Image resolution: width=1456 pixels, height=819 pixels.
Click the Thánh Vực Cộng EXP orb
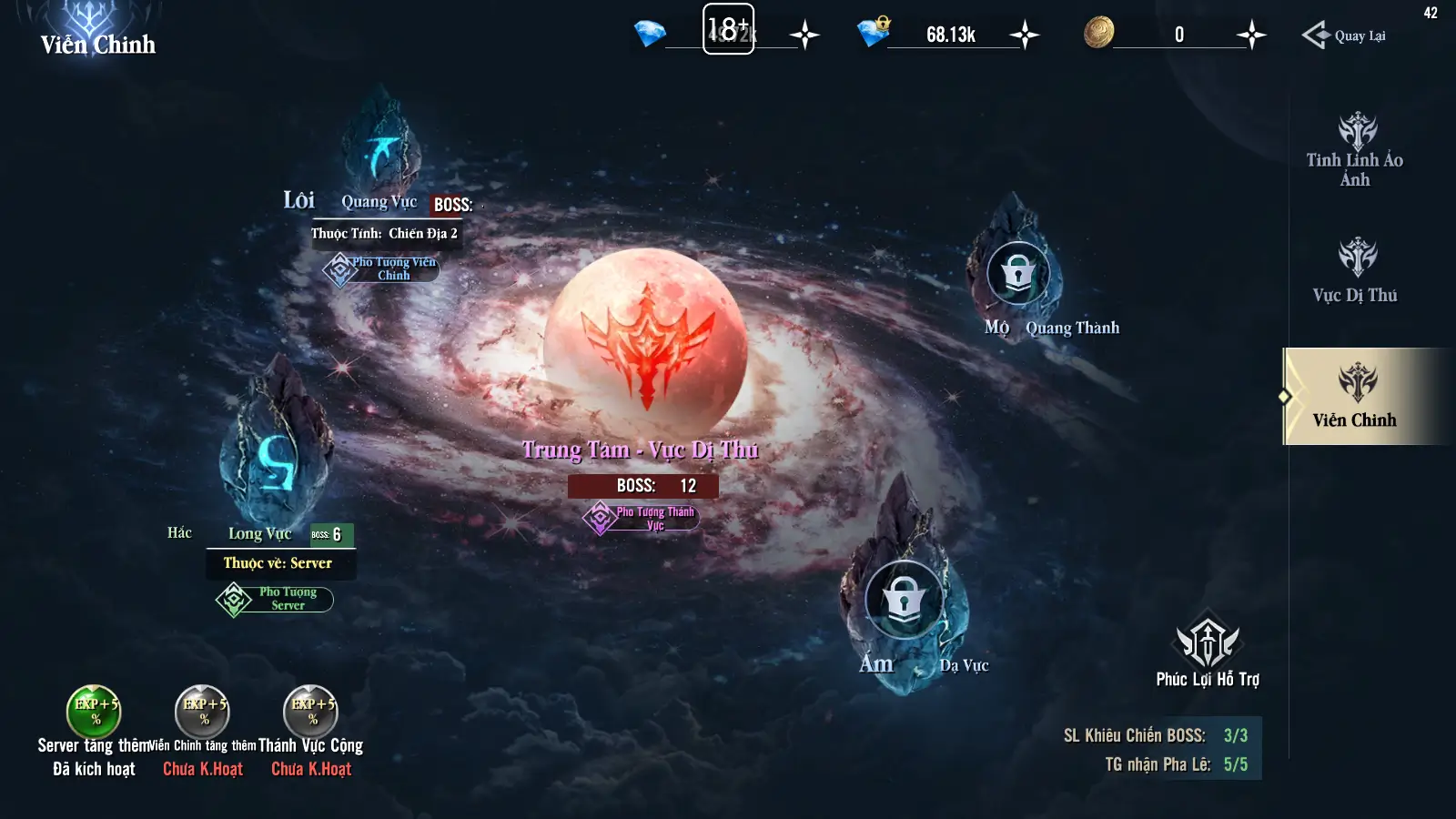point(311,712)
